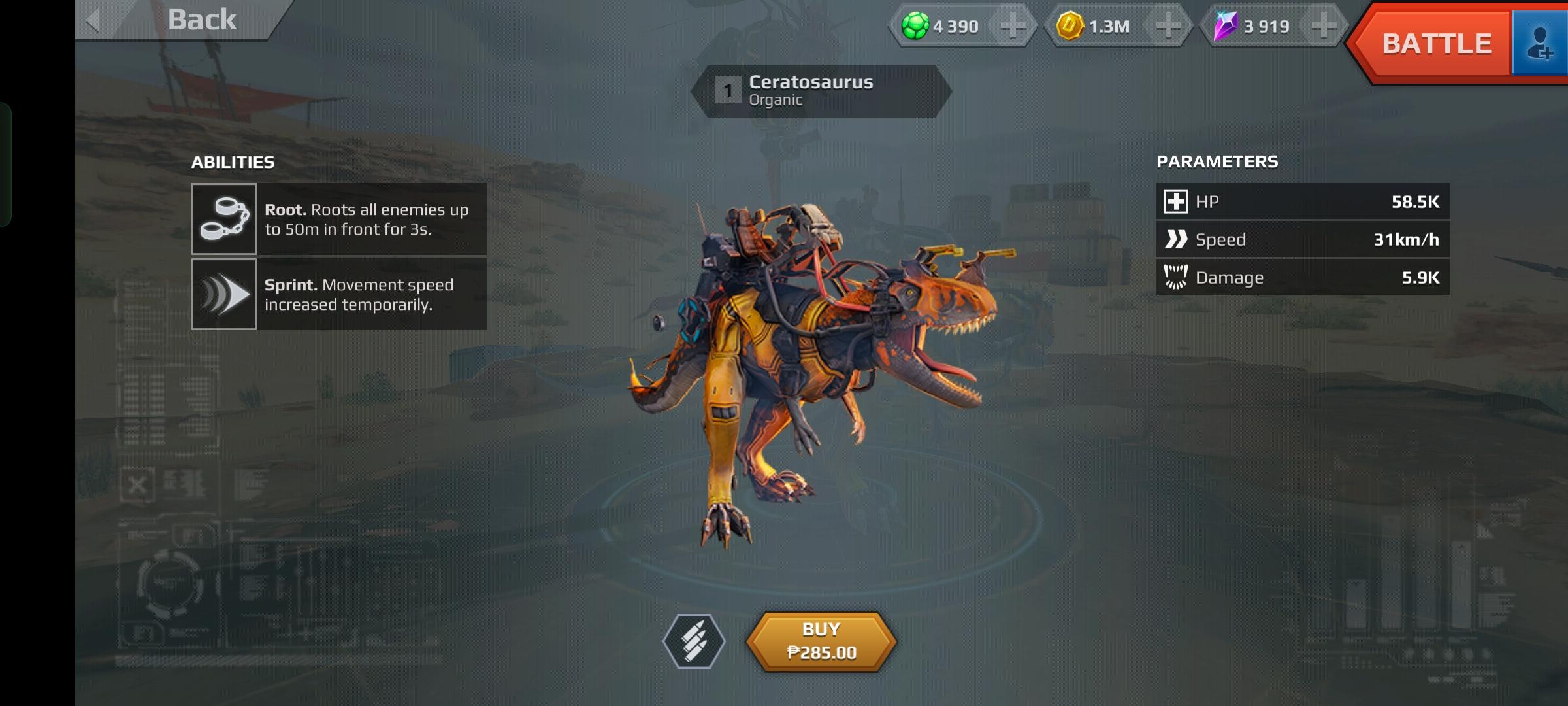Image resolution: width=1568 pixels, height=706 pixels.
Task: Add more purple crystals with the plus
Action: (1324, 27)
